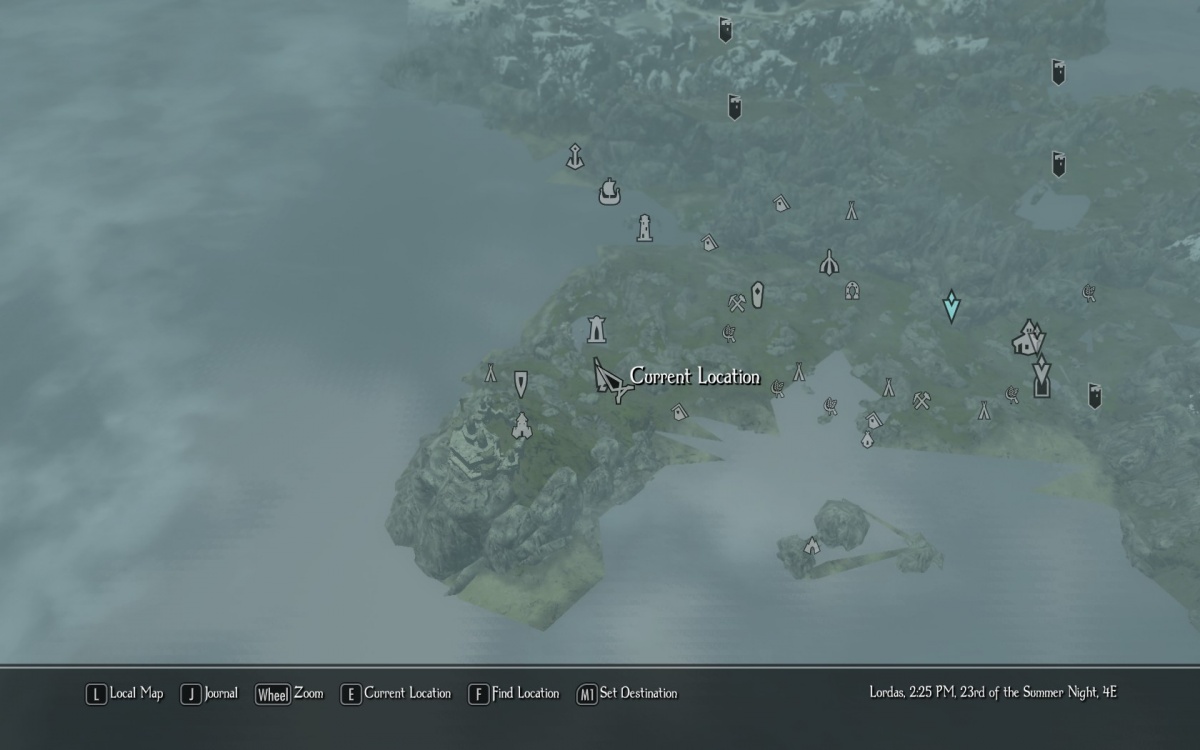Viewport: 1200px width, 750px height.
Task: Select the cyan quest target marker
Action: pos(951,305)
